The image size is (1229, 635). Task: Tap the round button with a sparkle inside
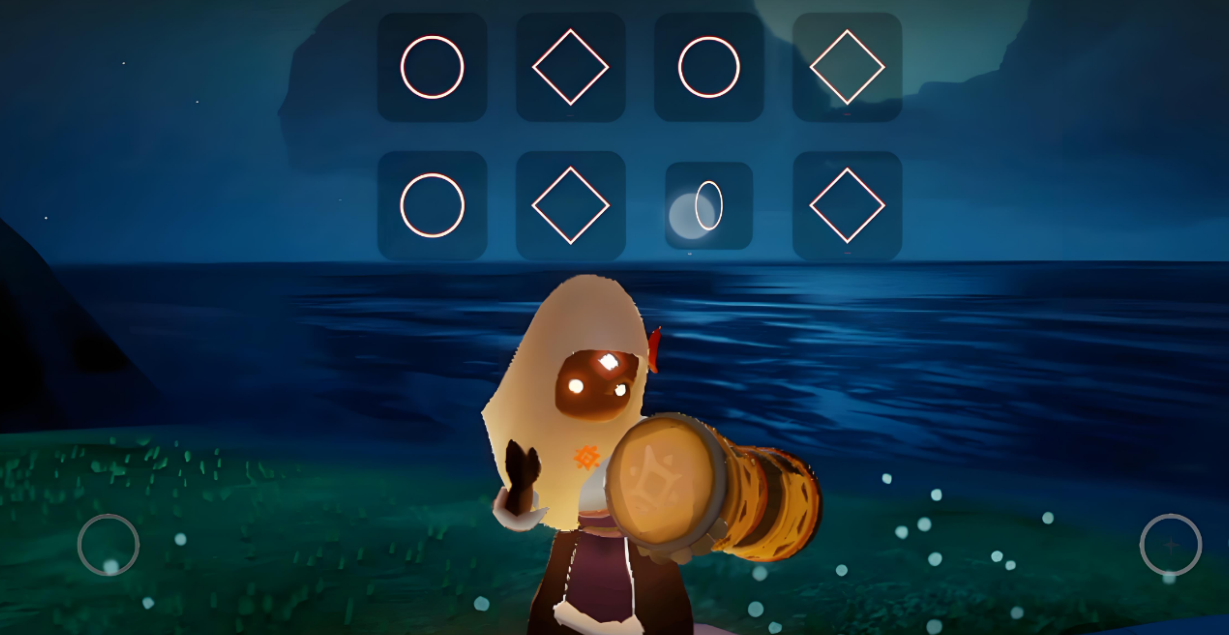(1170, 544)
